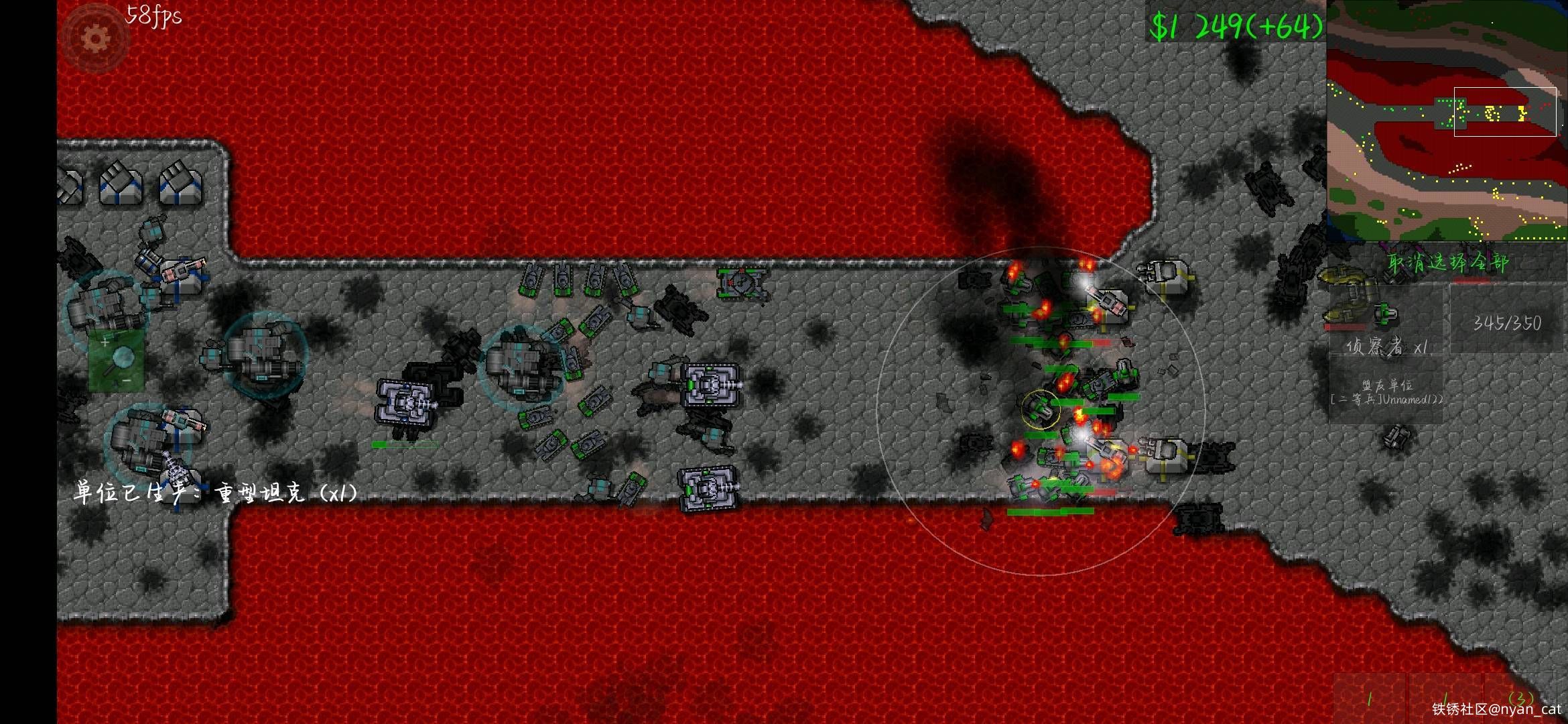Click the minimap in the corner

click(x=1447, y=121)
